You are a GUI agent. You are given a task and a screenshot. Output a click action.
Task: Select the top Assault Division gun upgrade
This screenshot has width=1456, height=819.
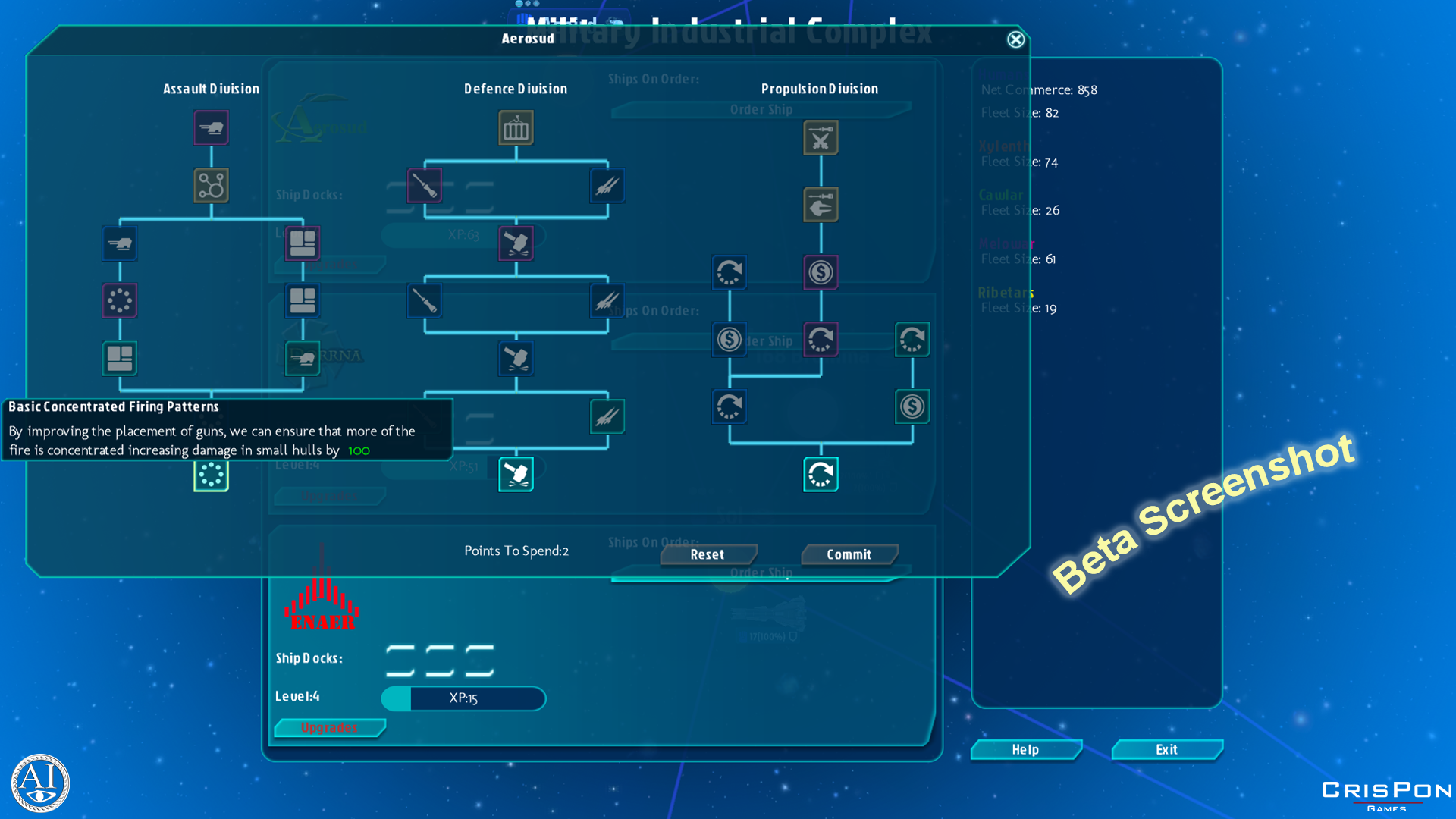click(211, 127)
